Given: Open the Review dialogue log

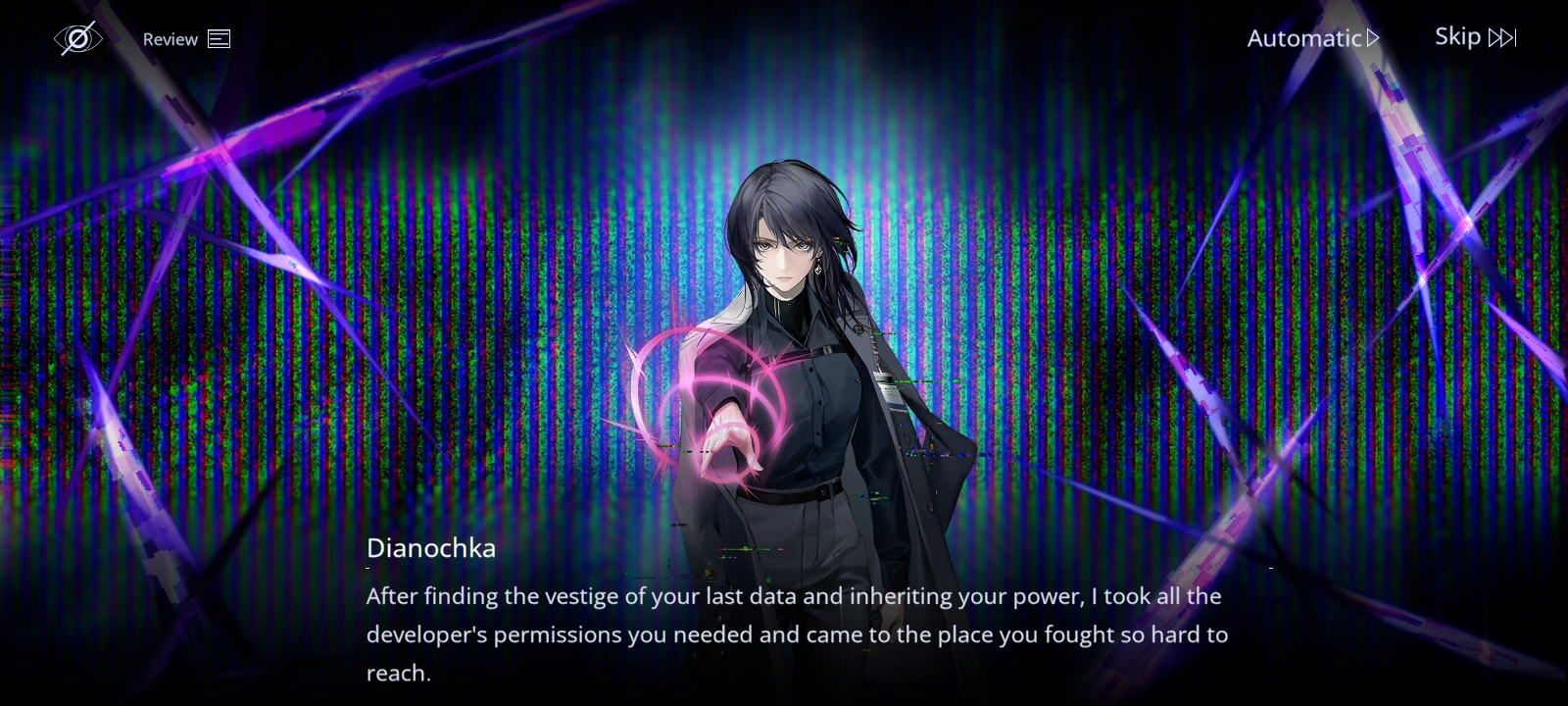Looking at the screenshot, I should (186, 39).
